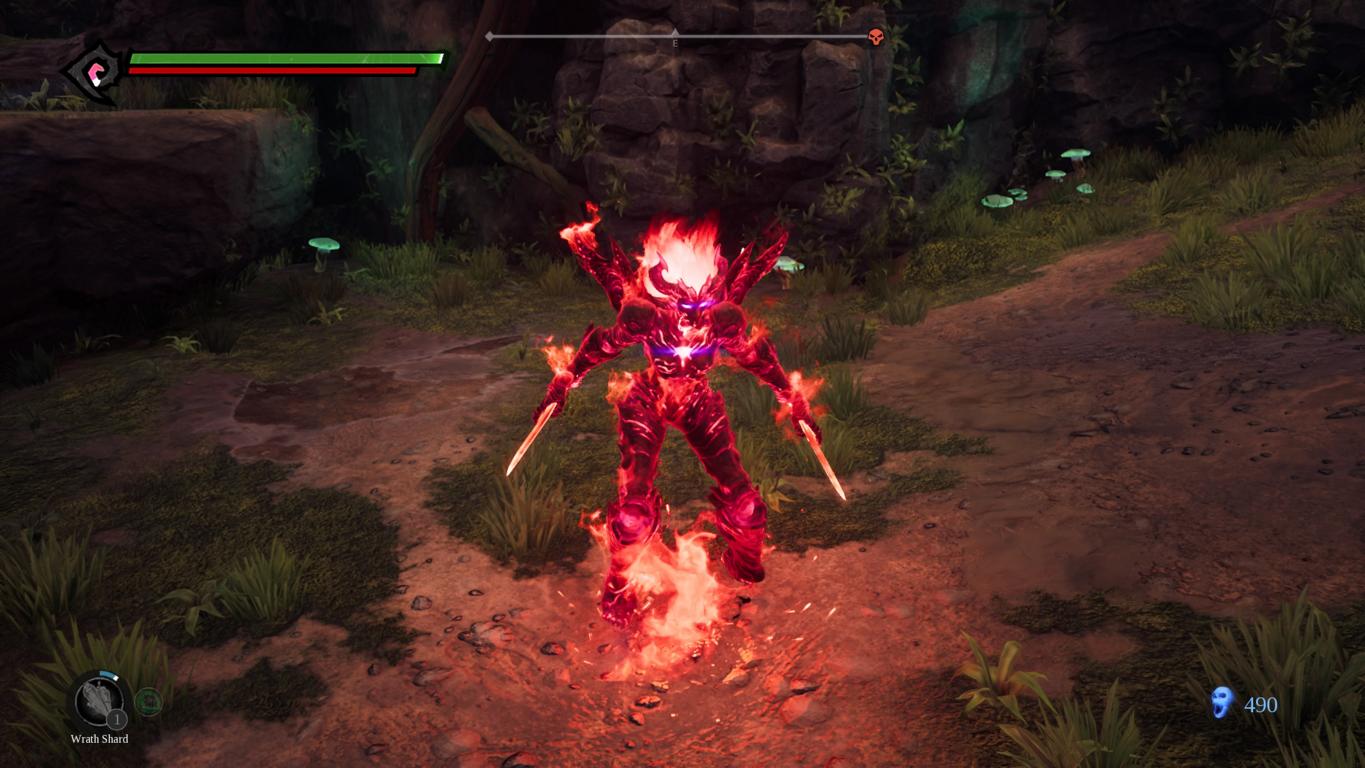
Task: Select the Wrath Shard item slot
Action: (x=99, y=700)
